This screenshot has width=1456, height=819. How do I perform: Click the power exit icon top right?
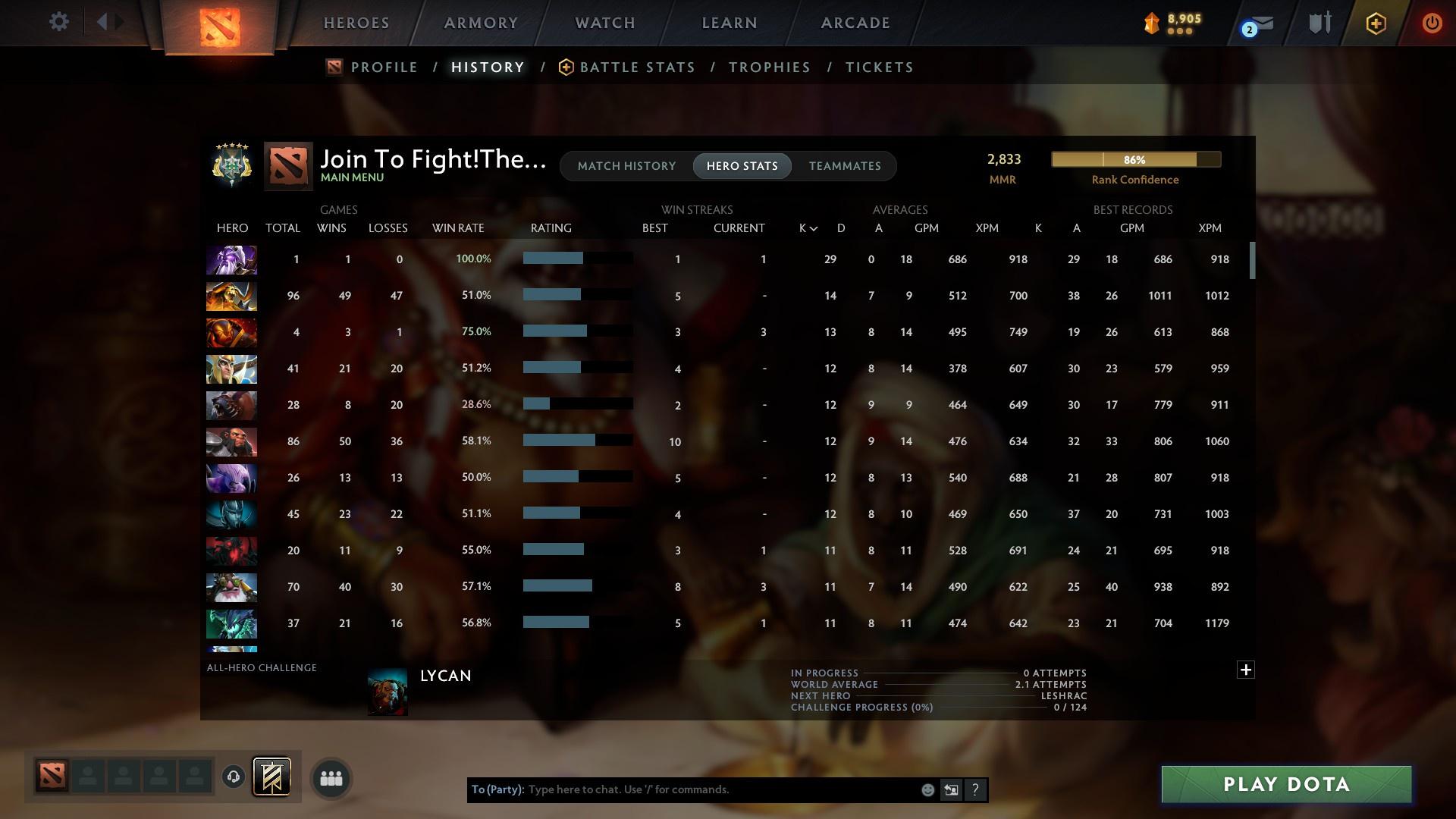click(x=1432, y=23)
